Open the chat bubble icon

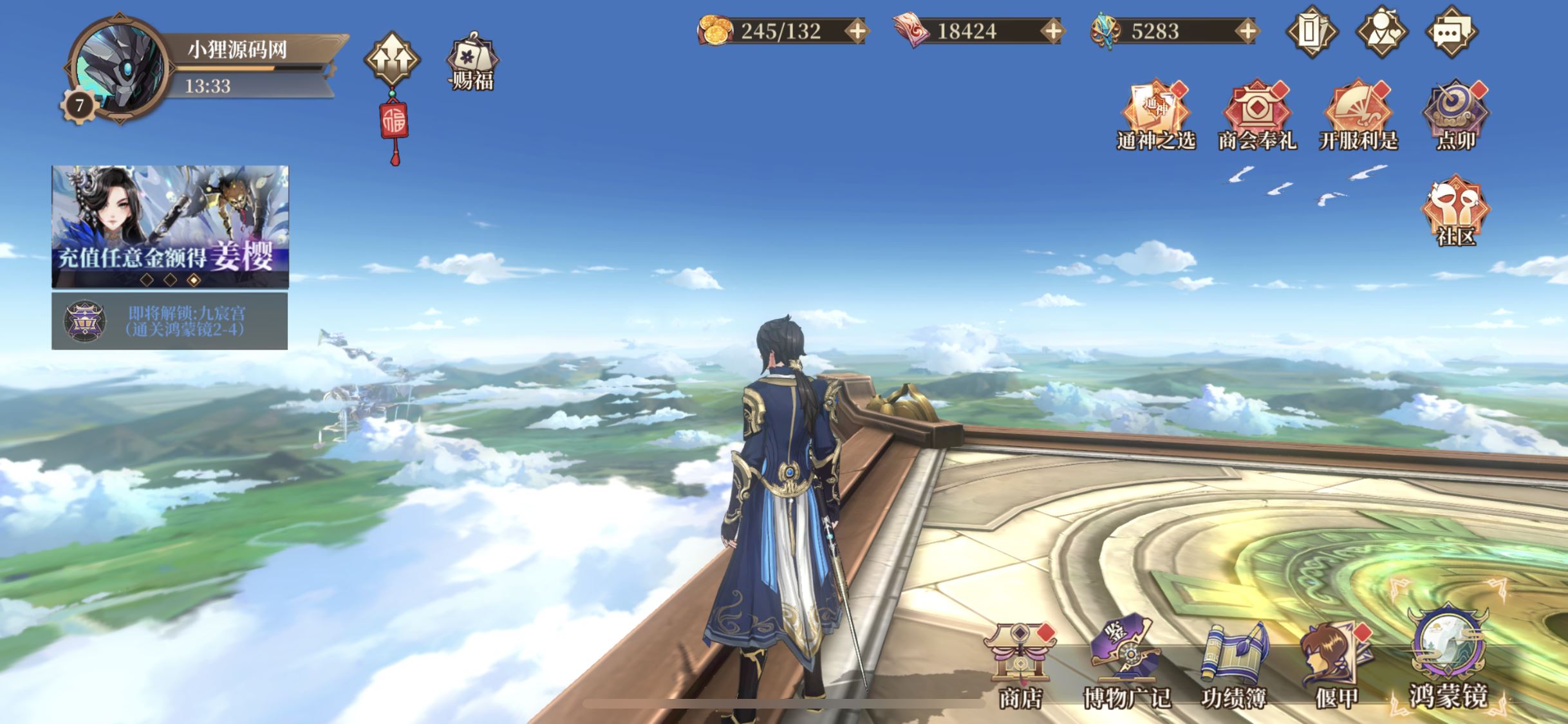1451,31
